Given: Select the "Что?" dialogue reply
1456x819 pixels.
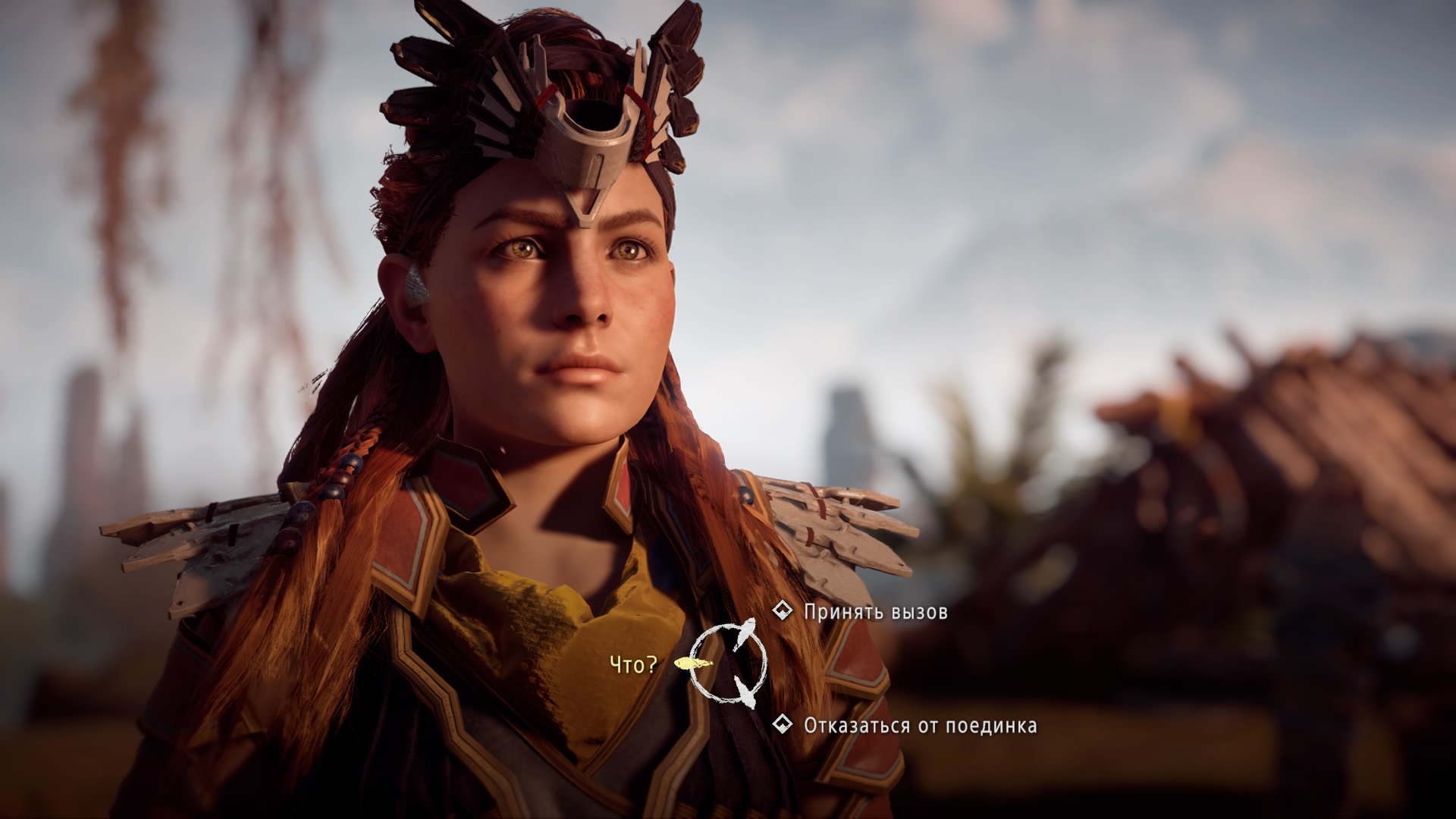Looking at the screenshot, I should pos(633,665).
